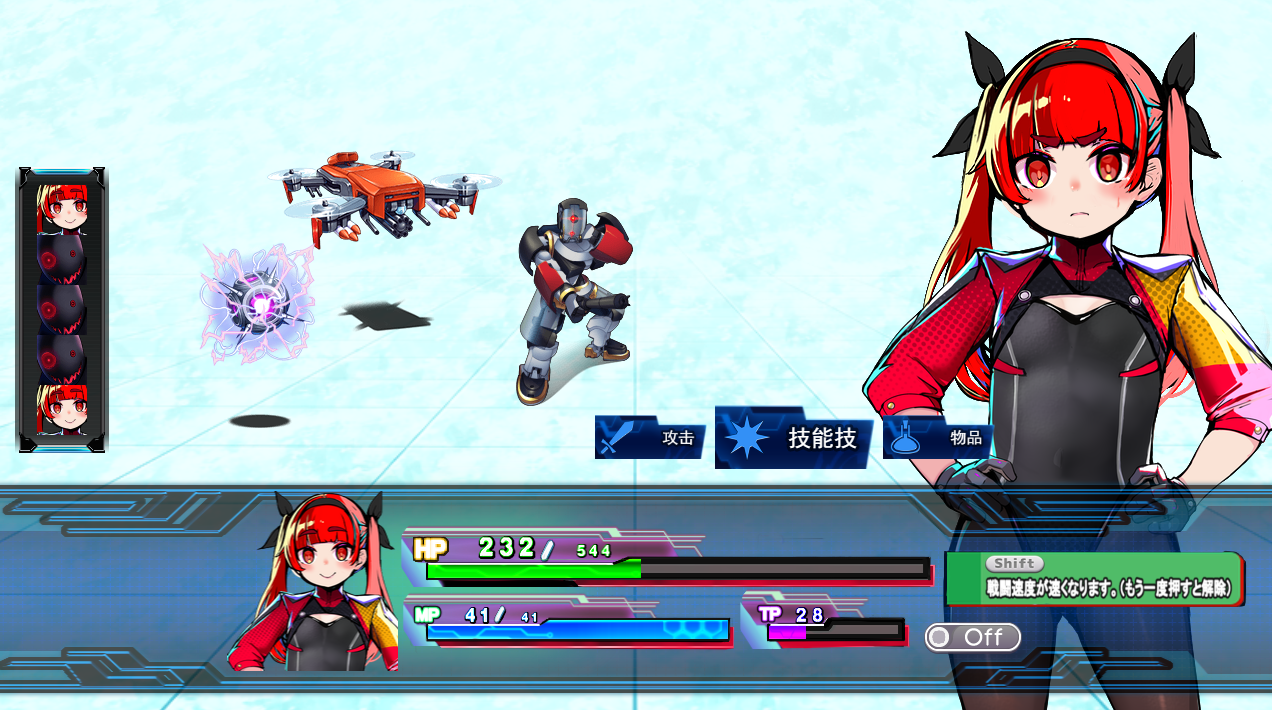This screenshot has height=710, width=1272.
Task: Toggle the battle speed Off switch
Action: [972, 637]
